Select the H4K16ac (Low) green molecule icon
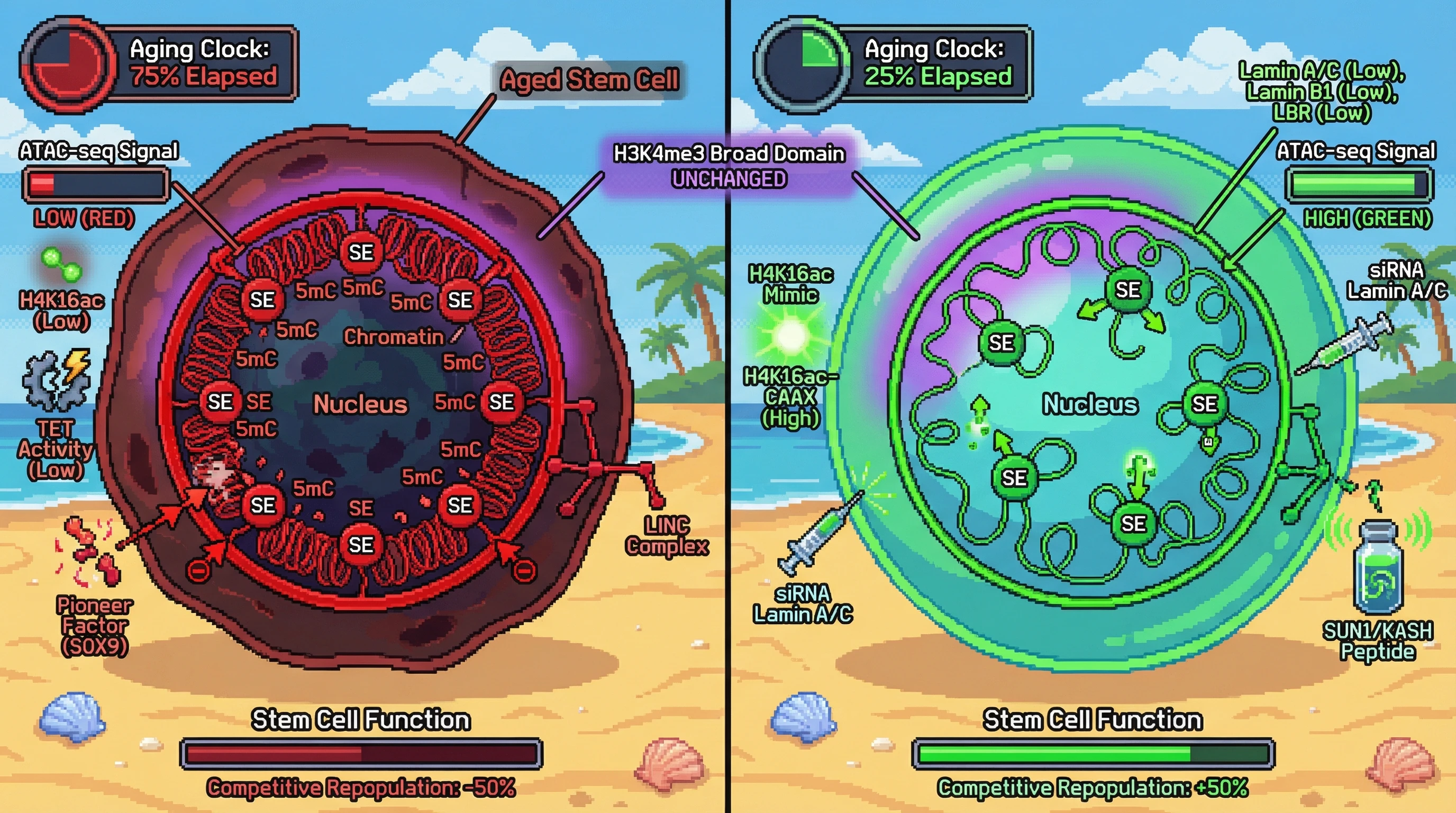Image resolution: width=1456 pixels, height=813 pixels. [x=61, y=265]
